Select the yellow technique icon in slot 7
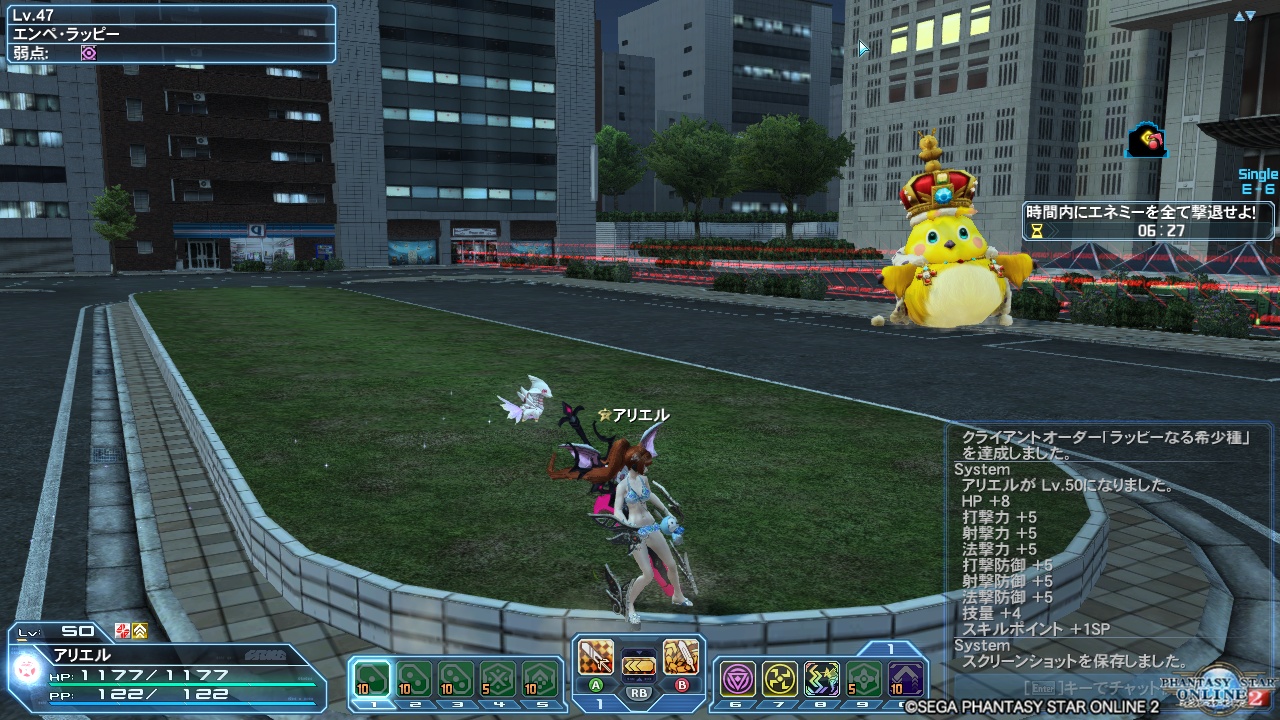 780,677
